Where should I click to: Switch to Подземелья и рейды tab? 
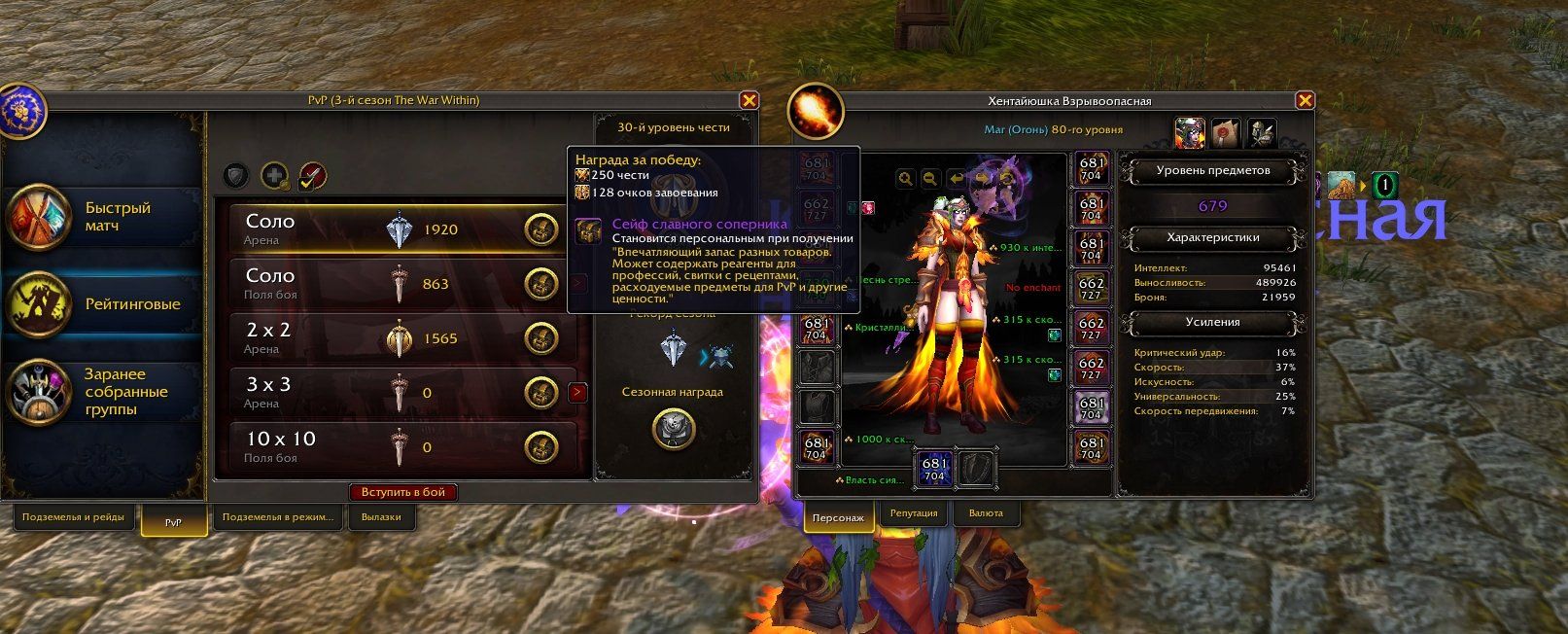click(x=73, y=517)
